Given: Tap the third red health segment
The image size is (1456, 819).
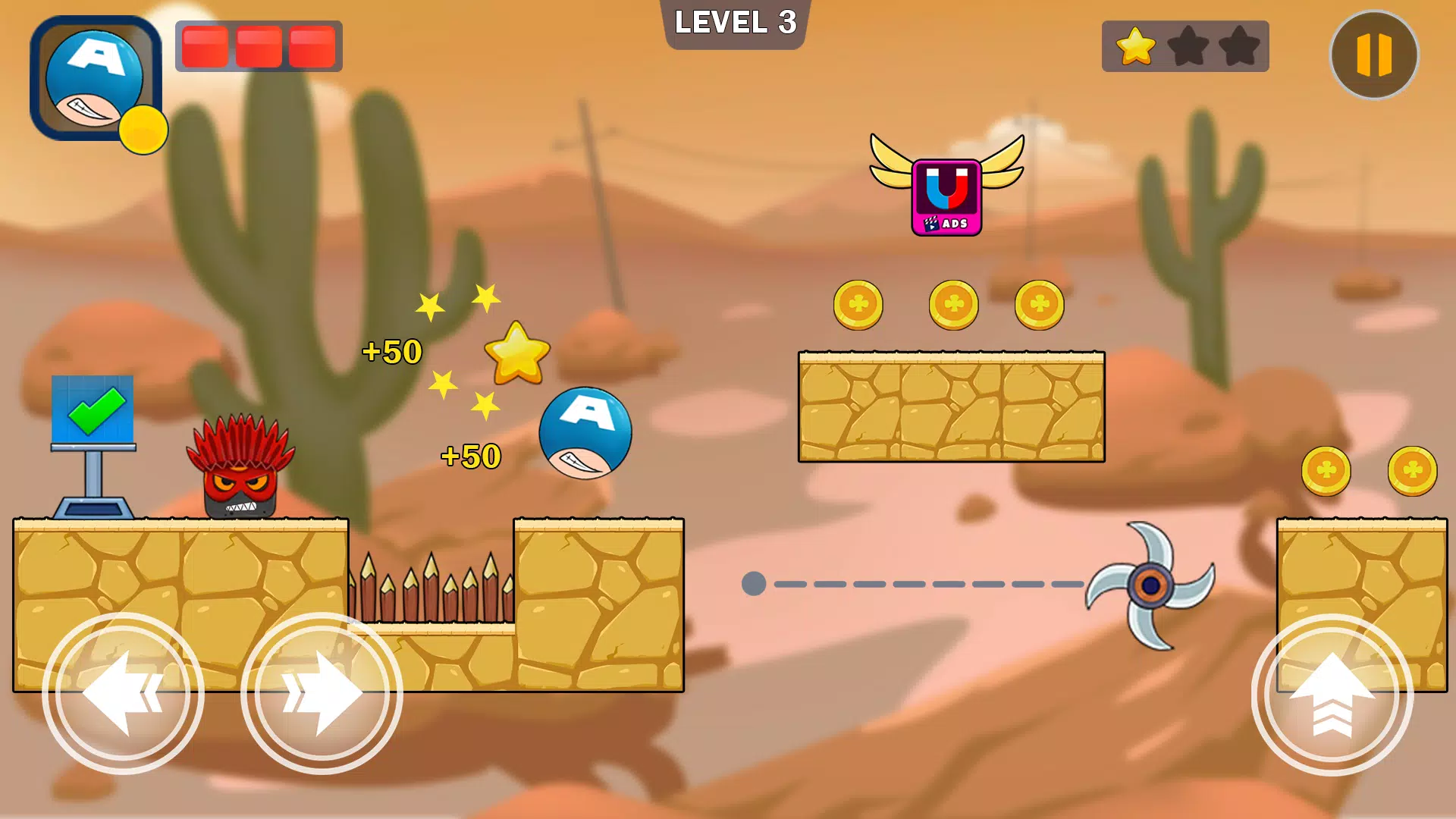Looking at the screenshot, I should [311, 45].
